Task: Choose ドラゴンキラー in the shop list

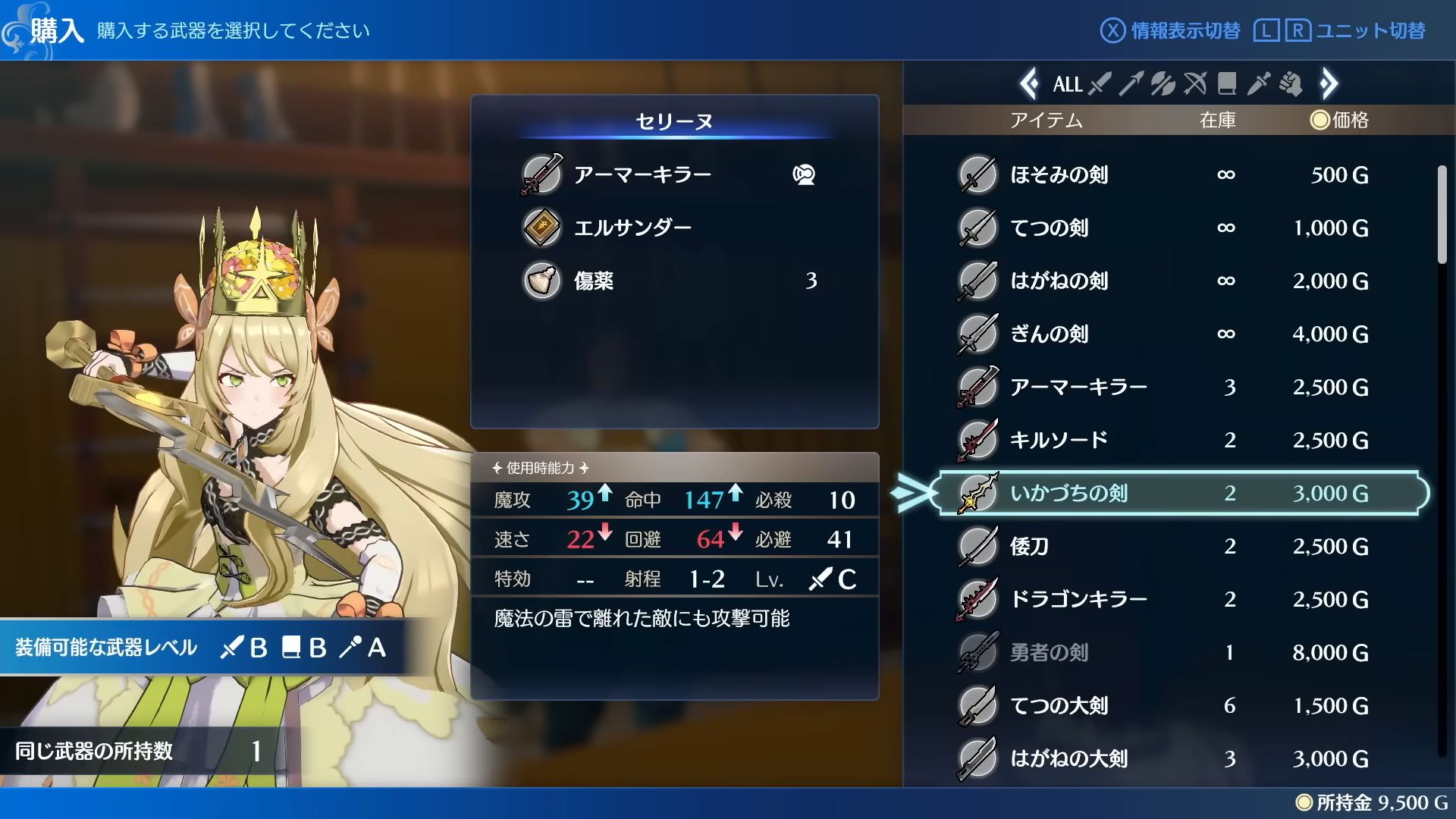Action: pos(1078,600)
